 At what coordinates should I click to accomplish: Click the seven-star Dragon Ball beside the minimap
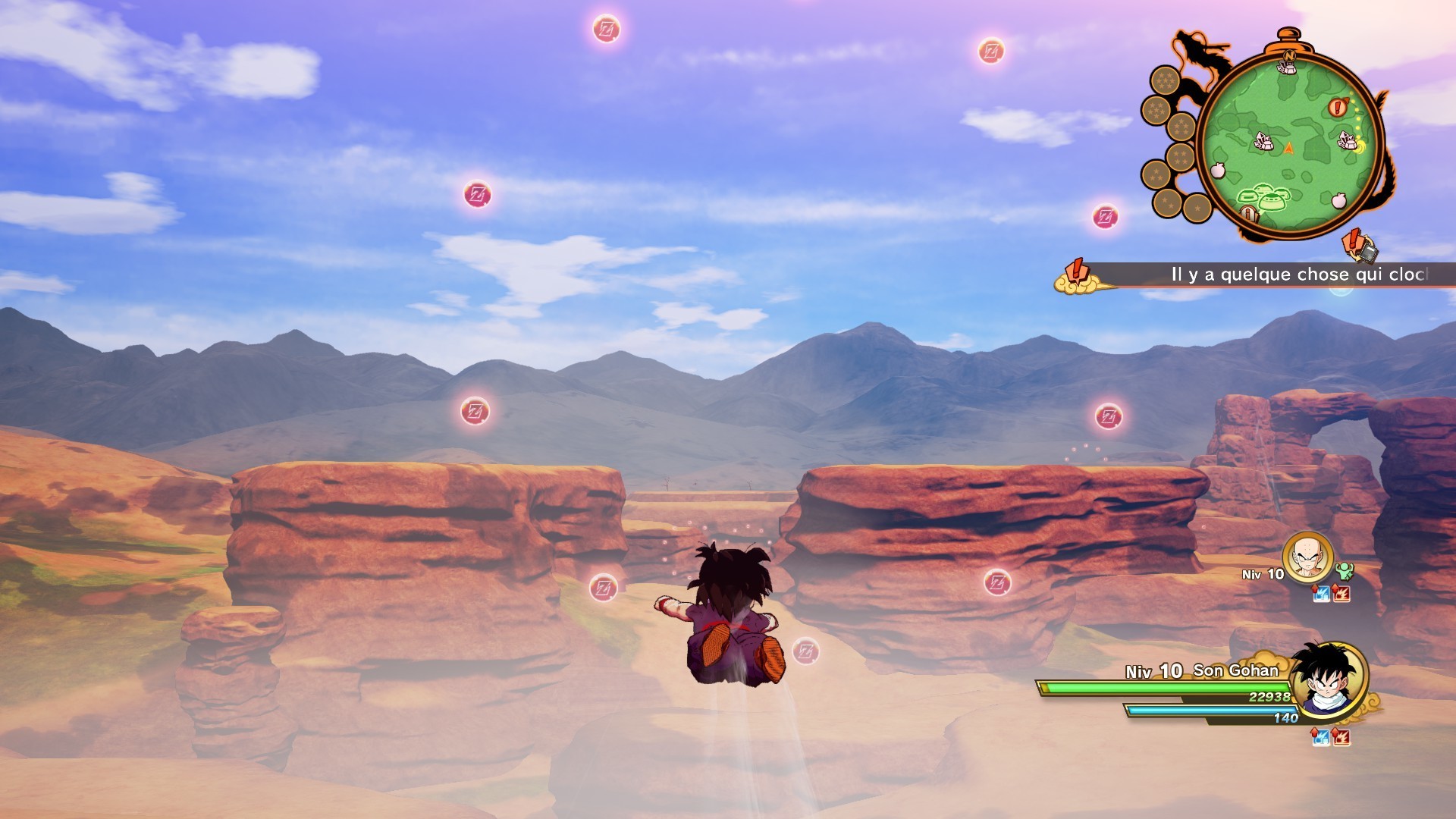coord(1166,78)
